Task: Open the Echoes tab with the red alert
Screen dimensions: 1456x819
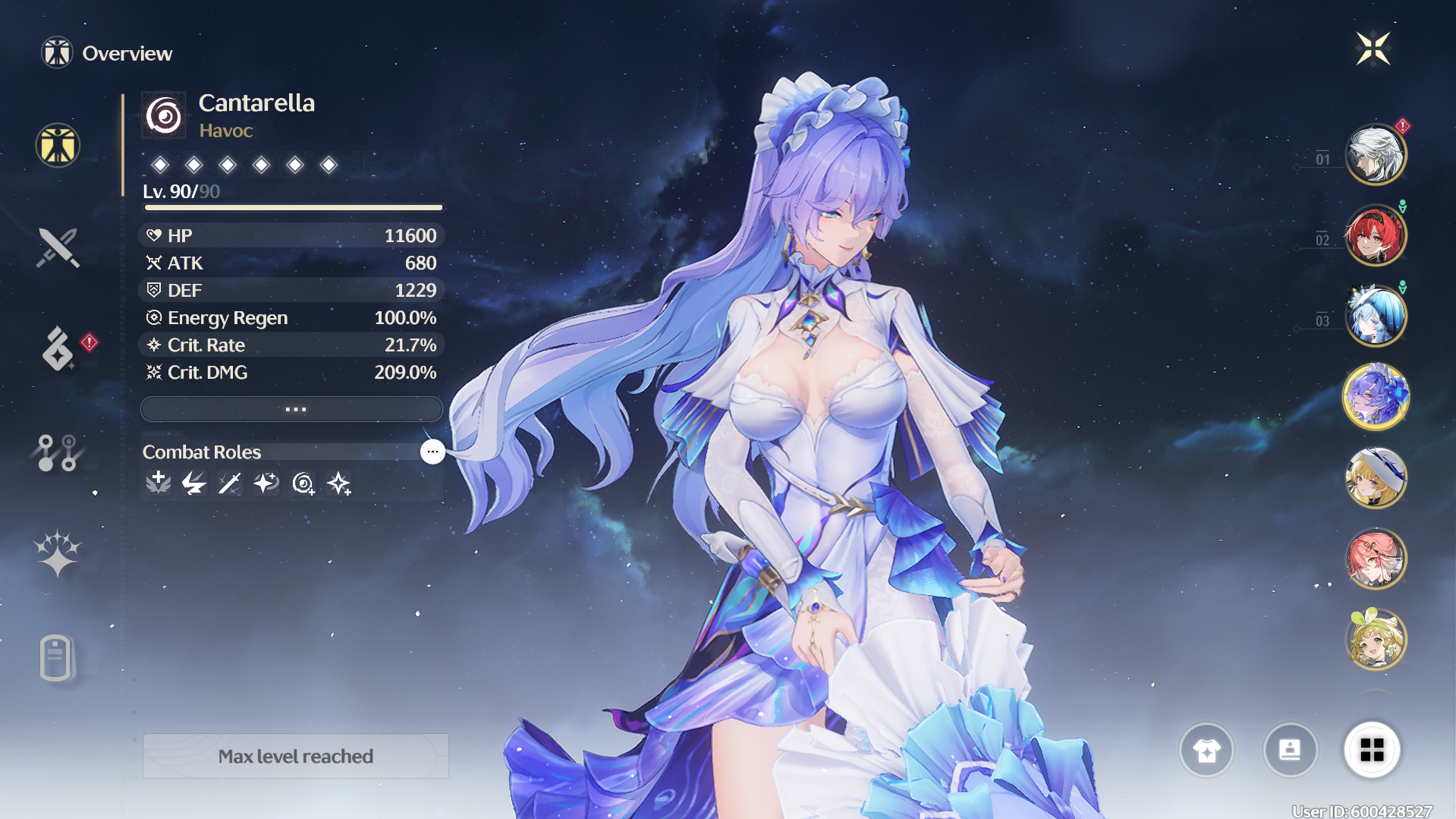Action: point(59,349)
